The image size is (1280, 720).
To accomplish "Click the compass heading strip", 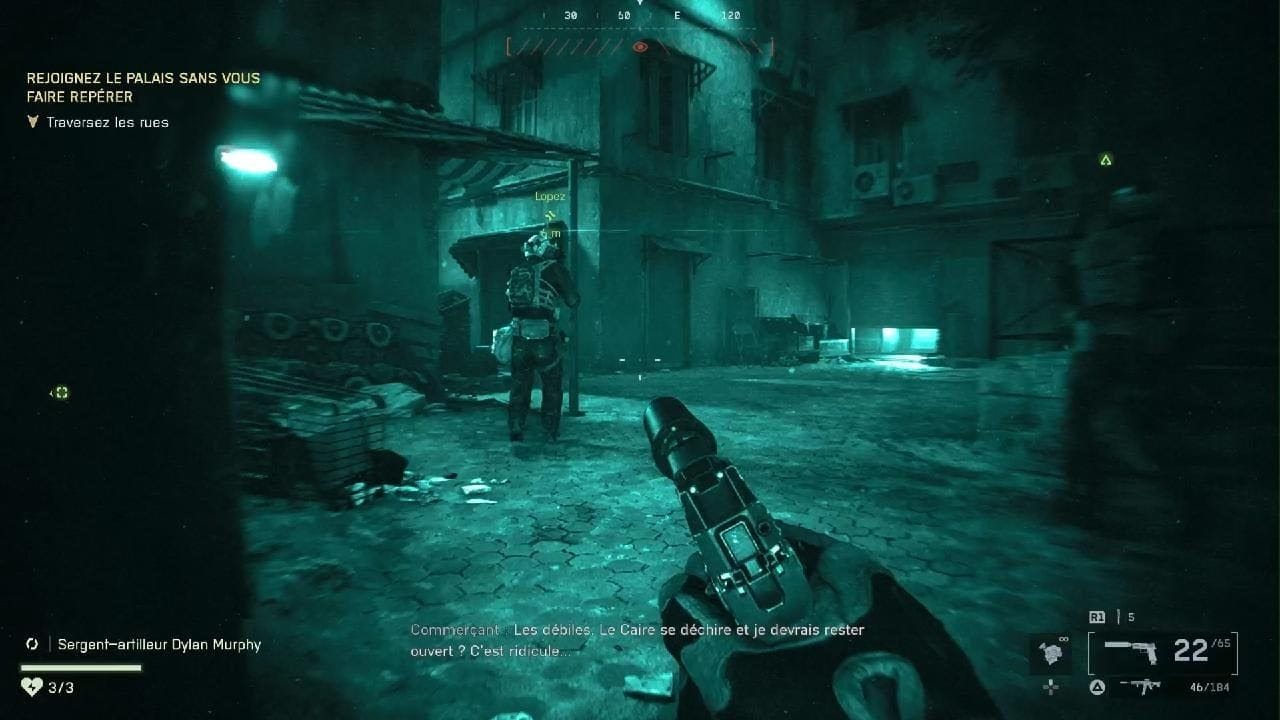I will click(x=640, y=16).
